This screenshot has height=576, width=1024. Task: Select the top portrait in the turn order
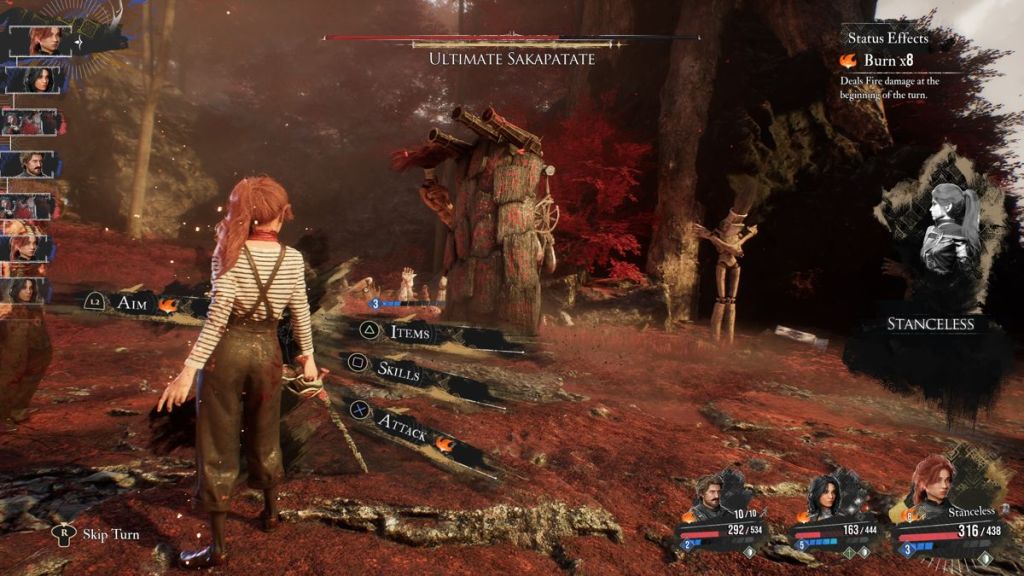(x=45, y=39)
